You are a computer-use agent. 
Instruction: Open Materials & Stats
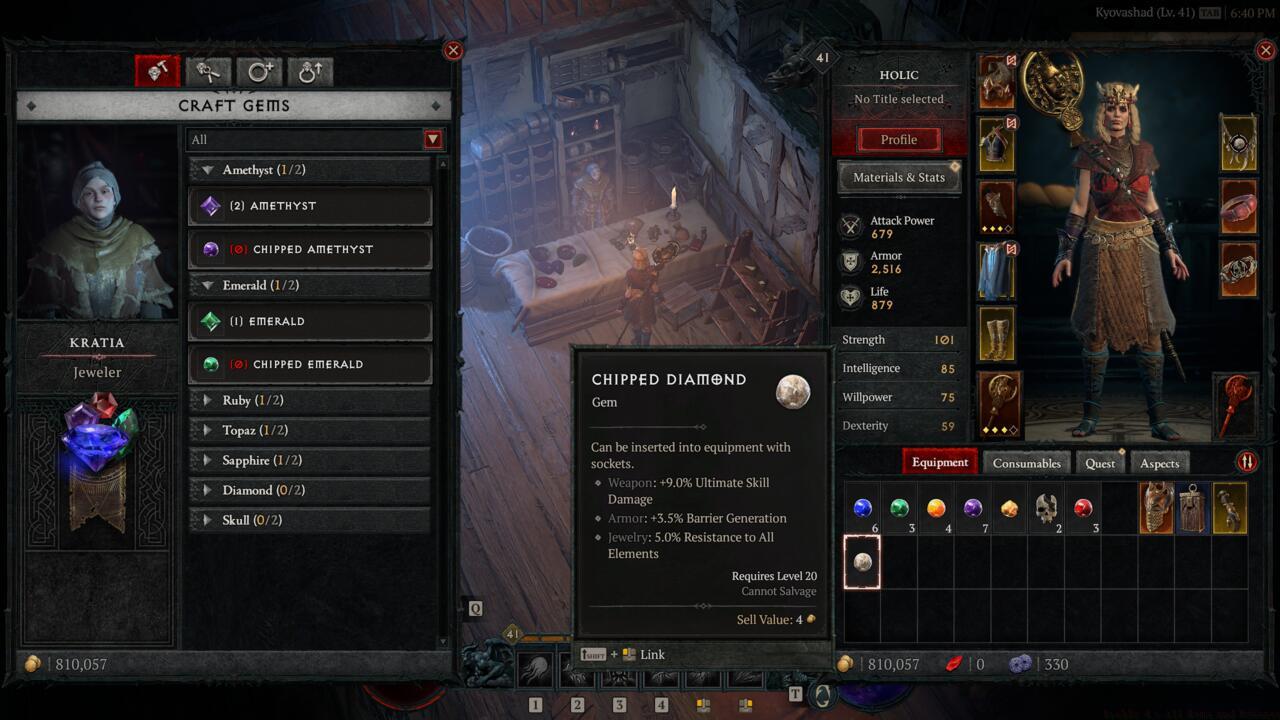click(898, 177)
